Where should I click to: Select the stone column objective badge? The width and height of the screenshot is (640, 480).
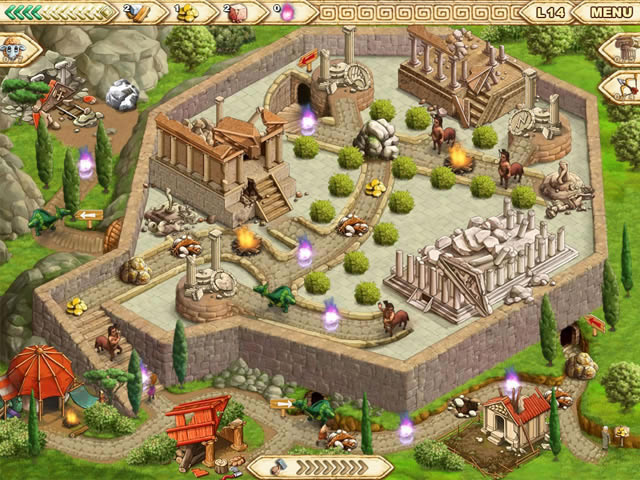[x=621, y=50]
